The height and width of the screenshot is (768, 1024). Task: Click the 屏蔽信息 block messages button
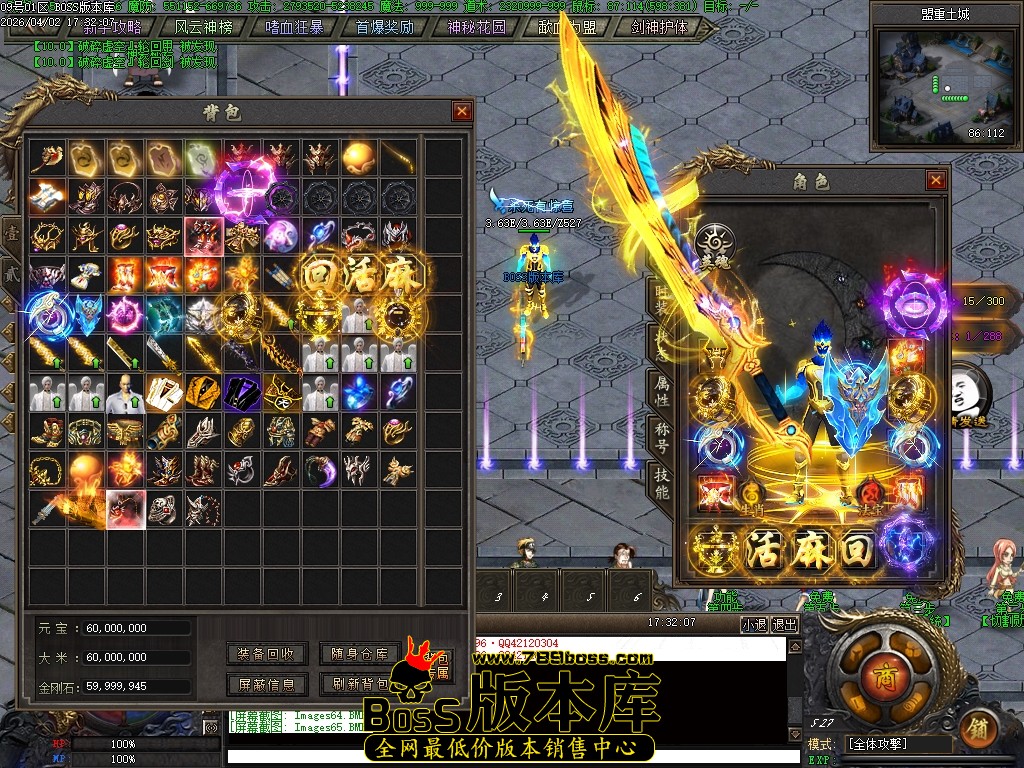(x=266, y=684)
